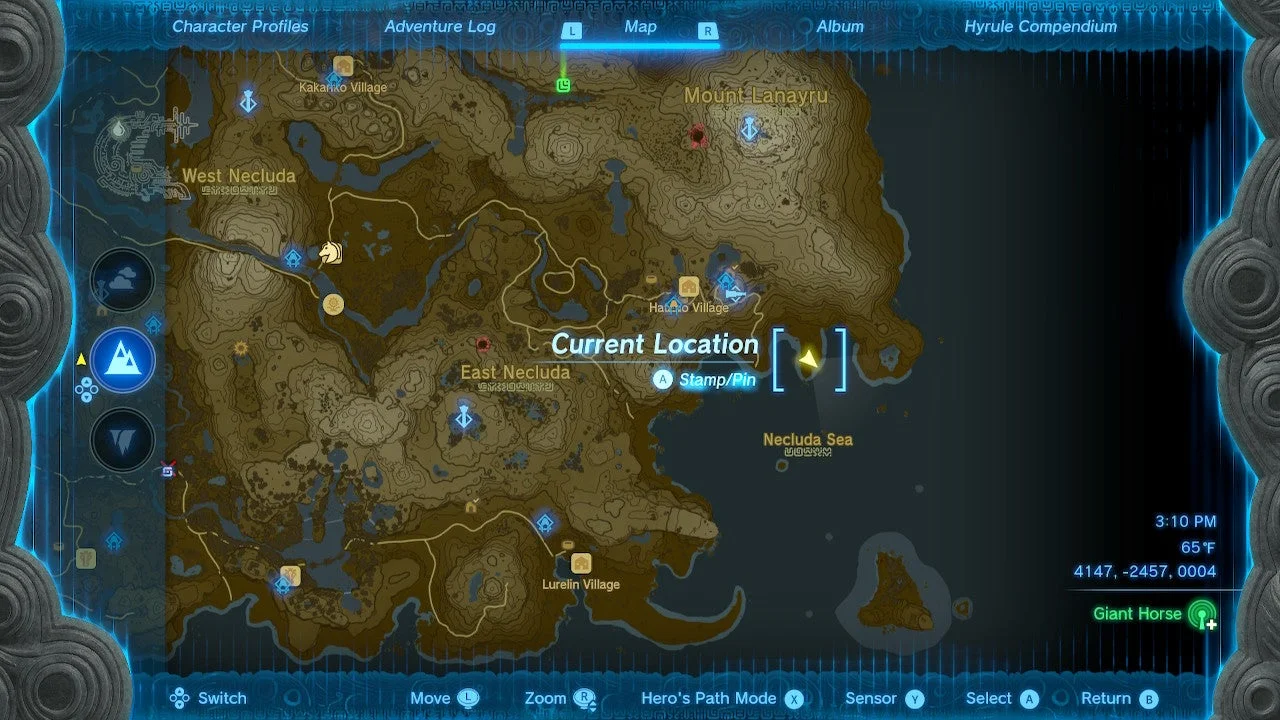Click the Lurelin Village house icon
This screenshot has height=720, width=1280.
click(x=580, y=563)
